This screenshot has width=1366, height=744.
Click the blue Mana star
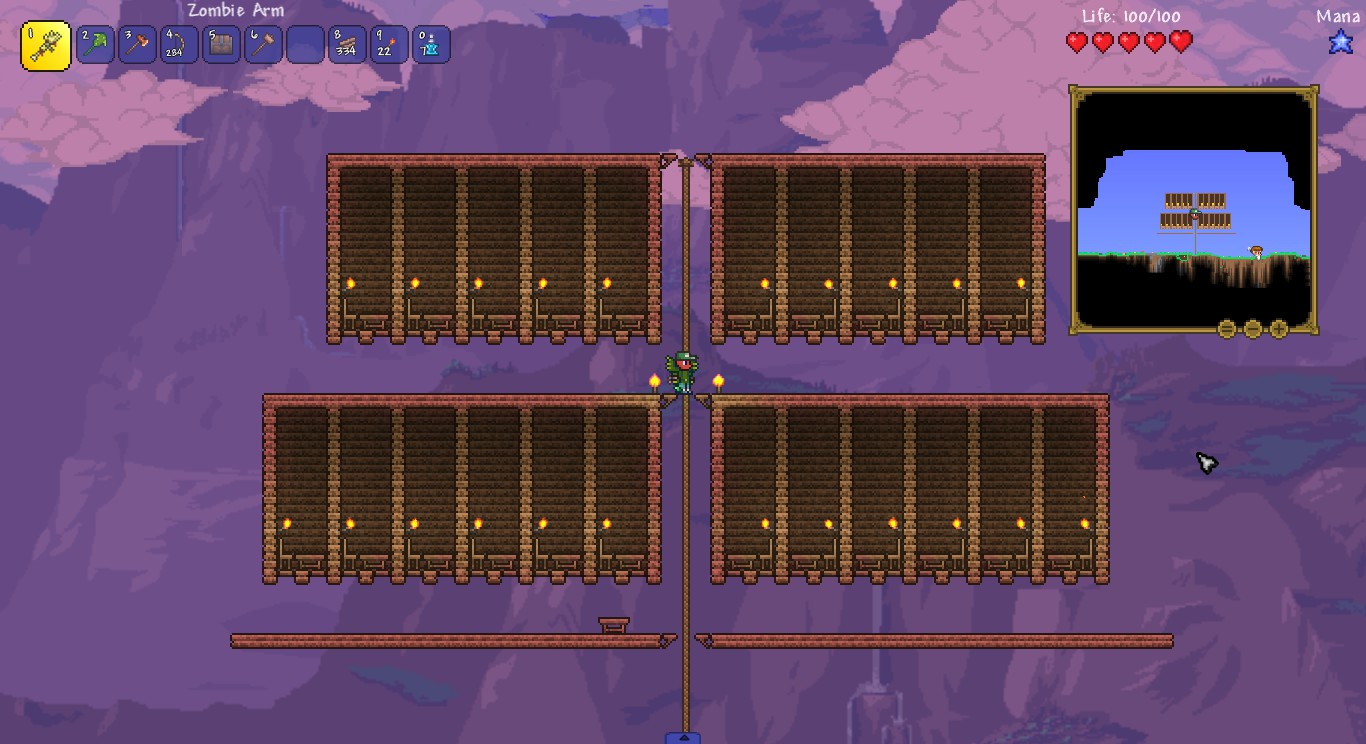[x=1341, y=42]
